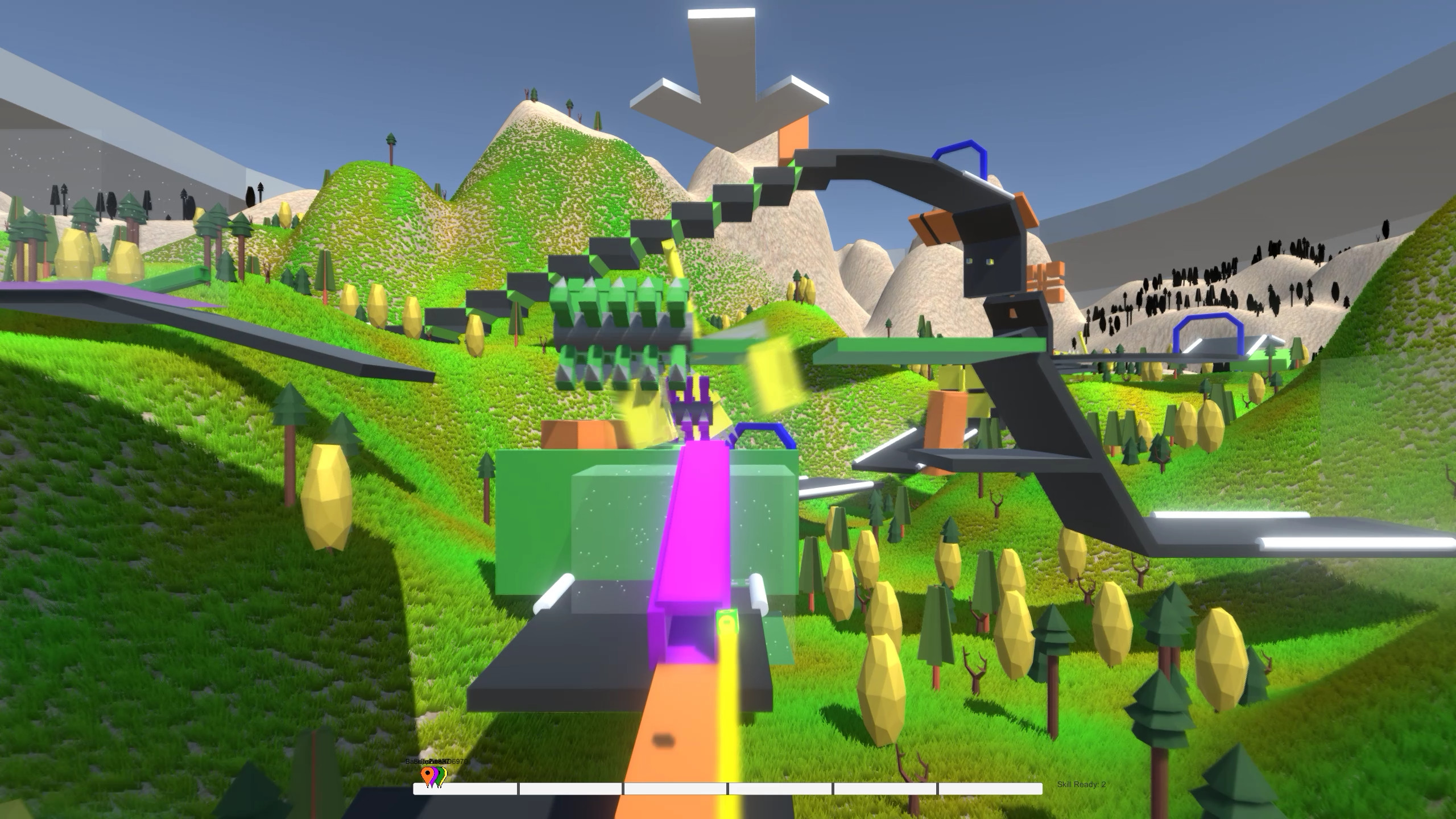This screenshot has width=1456, height=819.
Task: Click the first segment of the progress bar
Action: [x=466, y=788]
